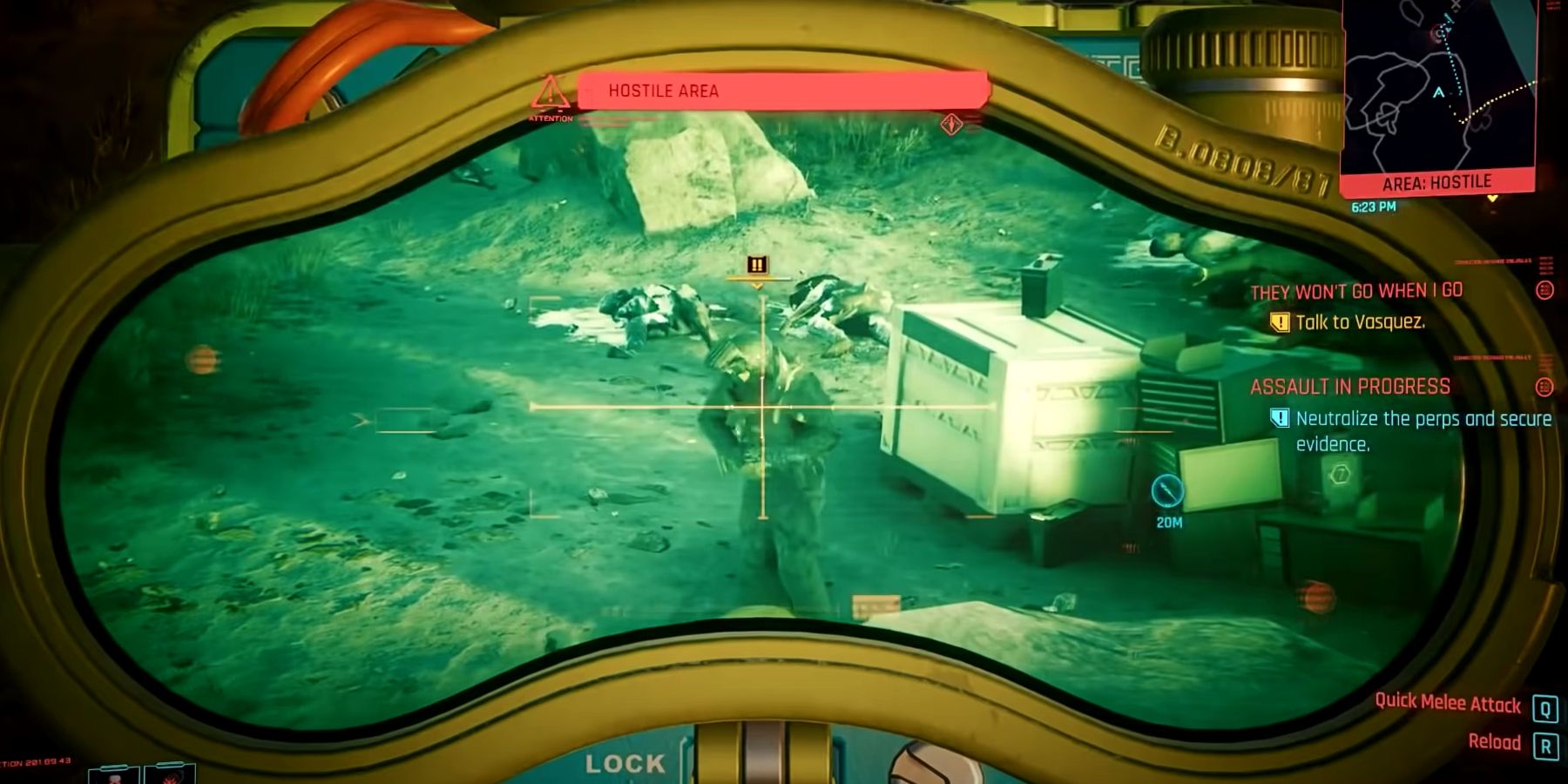Select the blue compass range icon above 20M
Image resolution: width=1568 pixels, height=784 pixels.
(x=1166, y=490)
